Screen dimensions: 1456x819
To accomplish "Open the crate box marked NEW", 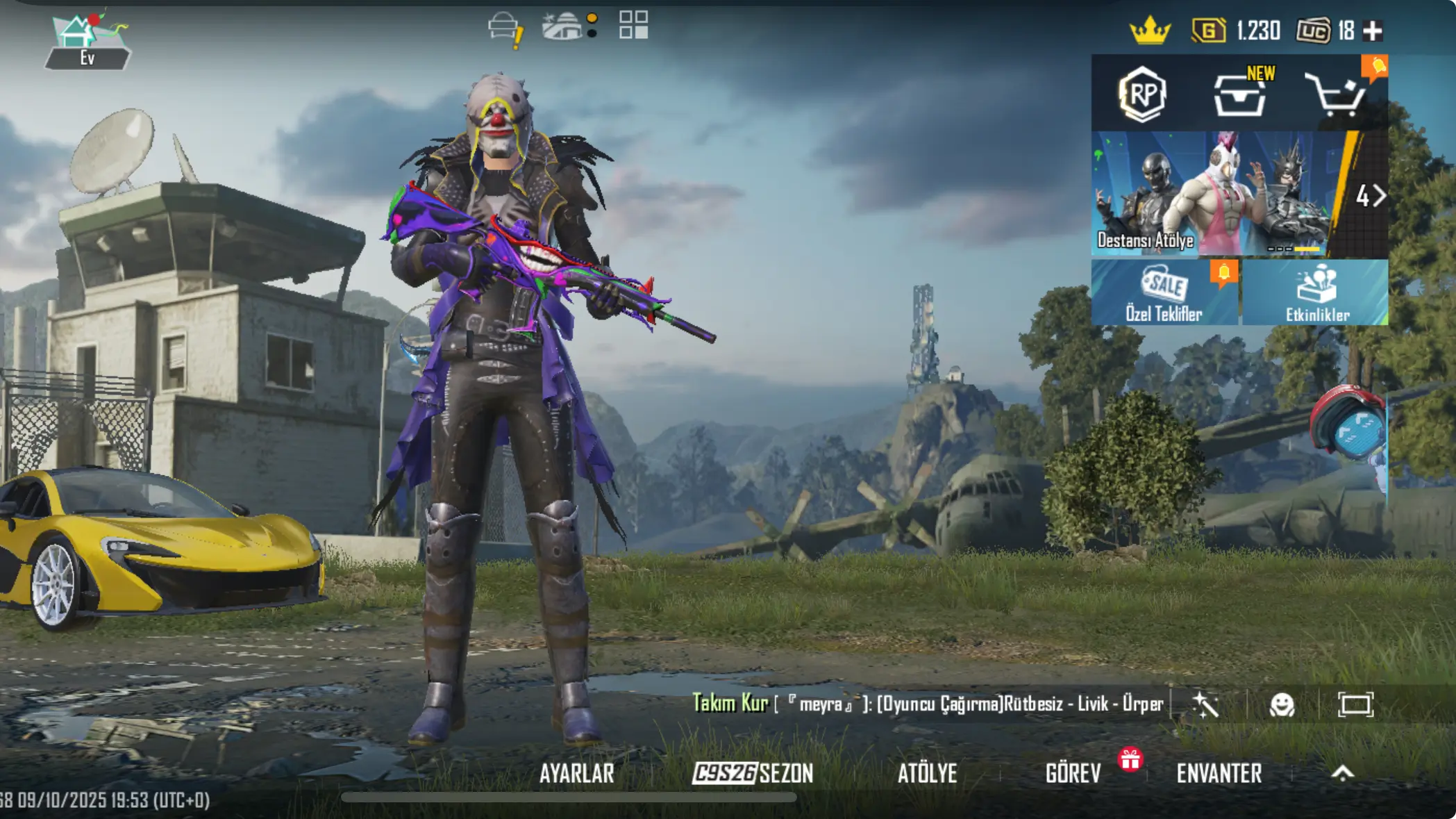I will 1240,94.
